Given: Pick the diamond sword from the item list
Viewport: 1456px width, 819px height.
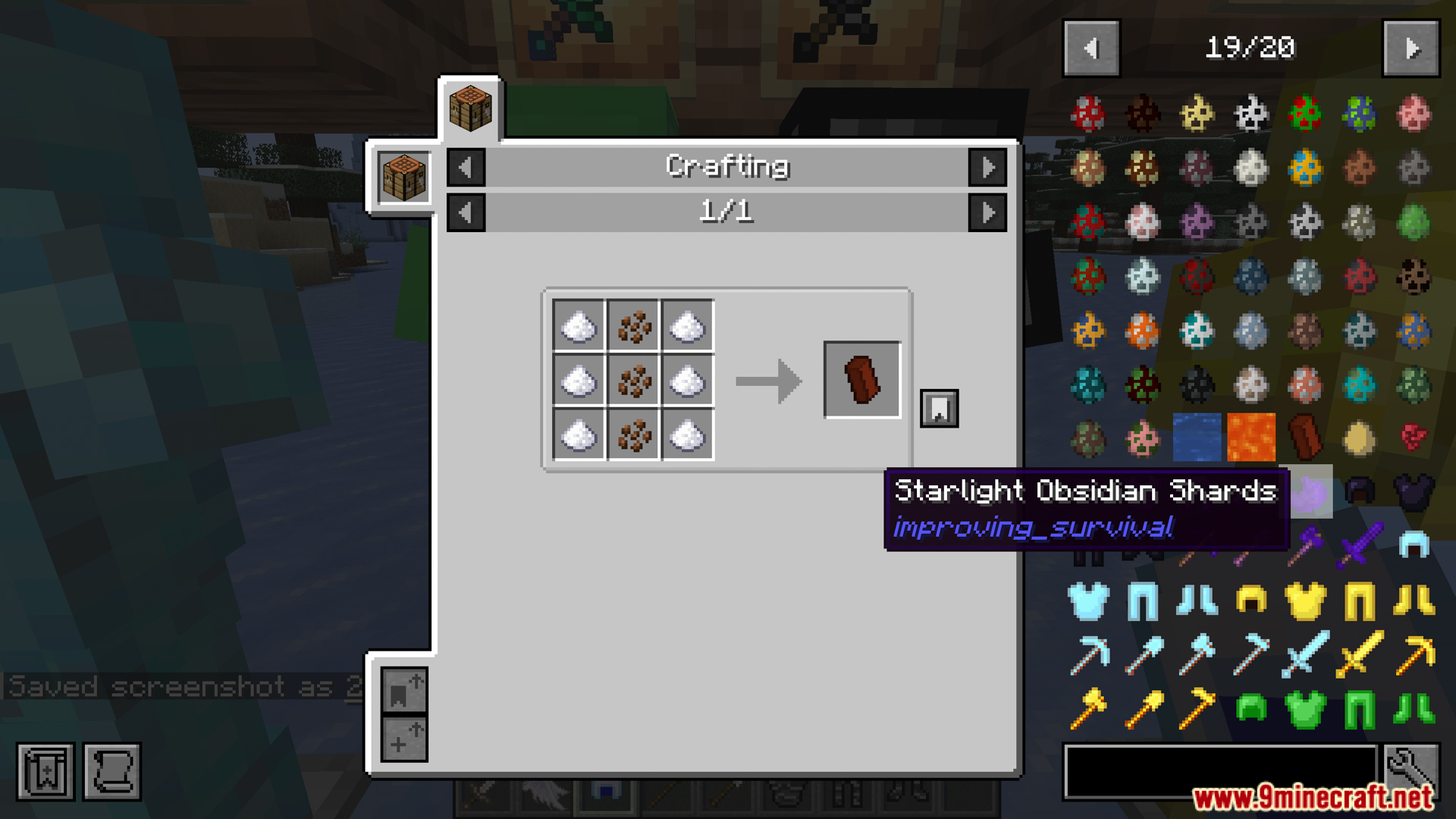Looking at the screenshot, I should pyautogui.click(x=1305, y=654).
